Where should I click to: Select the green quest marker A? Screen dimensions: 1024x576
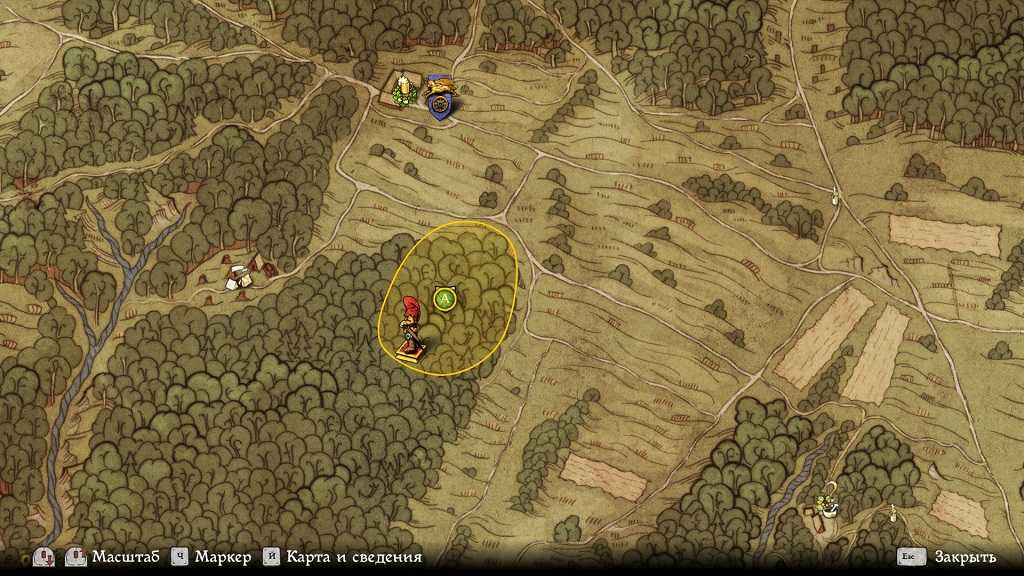coord(446,298)
